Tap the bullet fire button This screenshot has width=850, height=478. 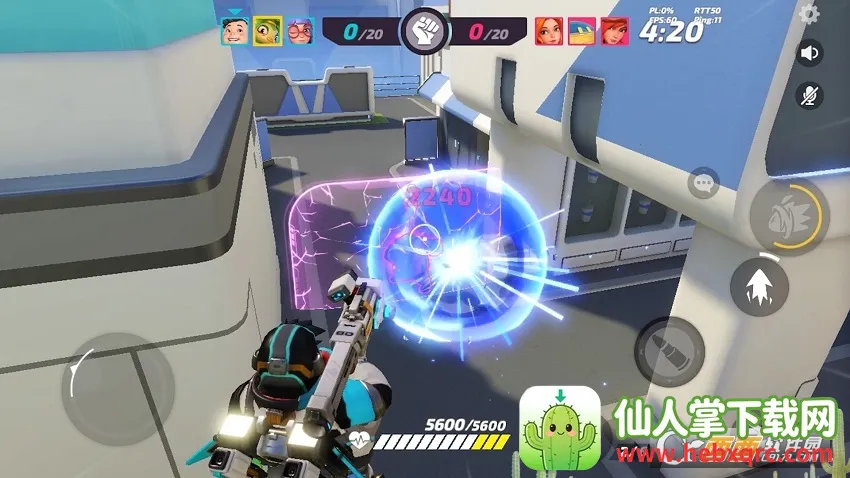point(669,351)
